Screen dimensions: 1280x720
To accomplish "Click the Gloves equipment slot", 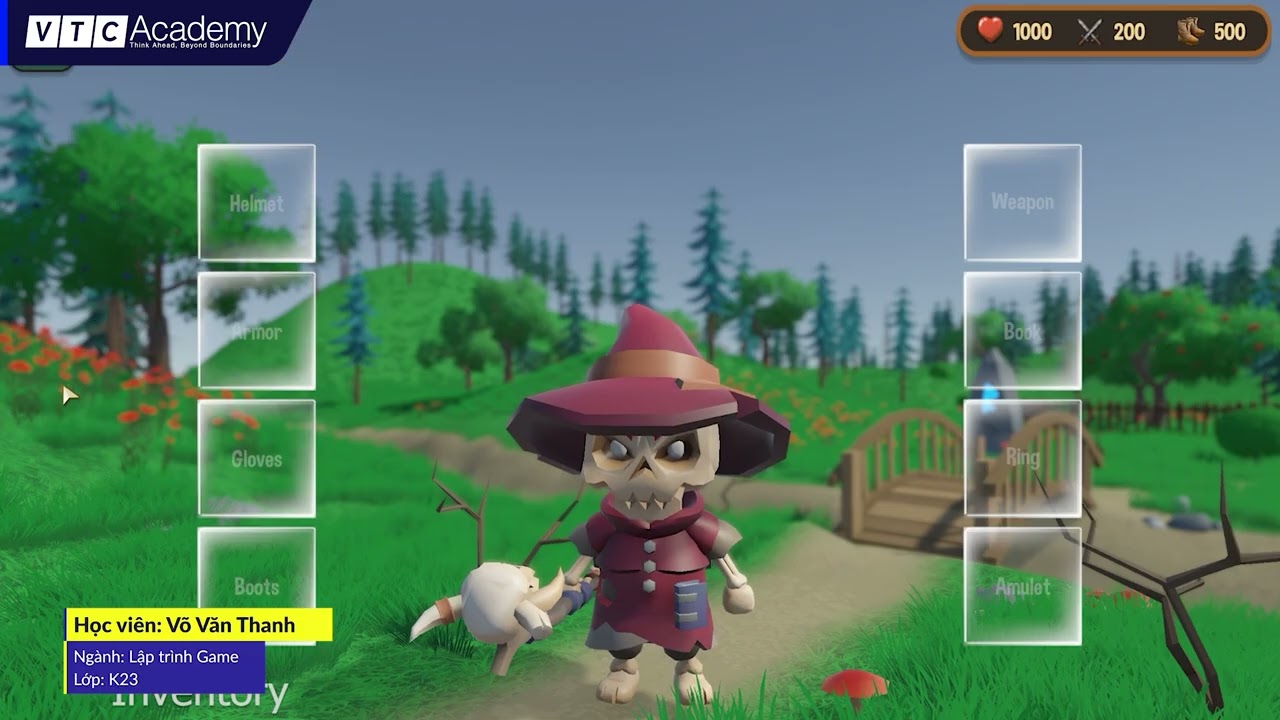I will tap(257, 460).
